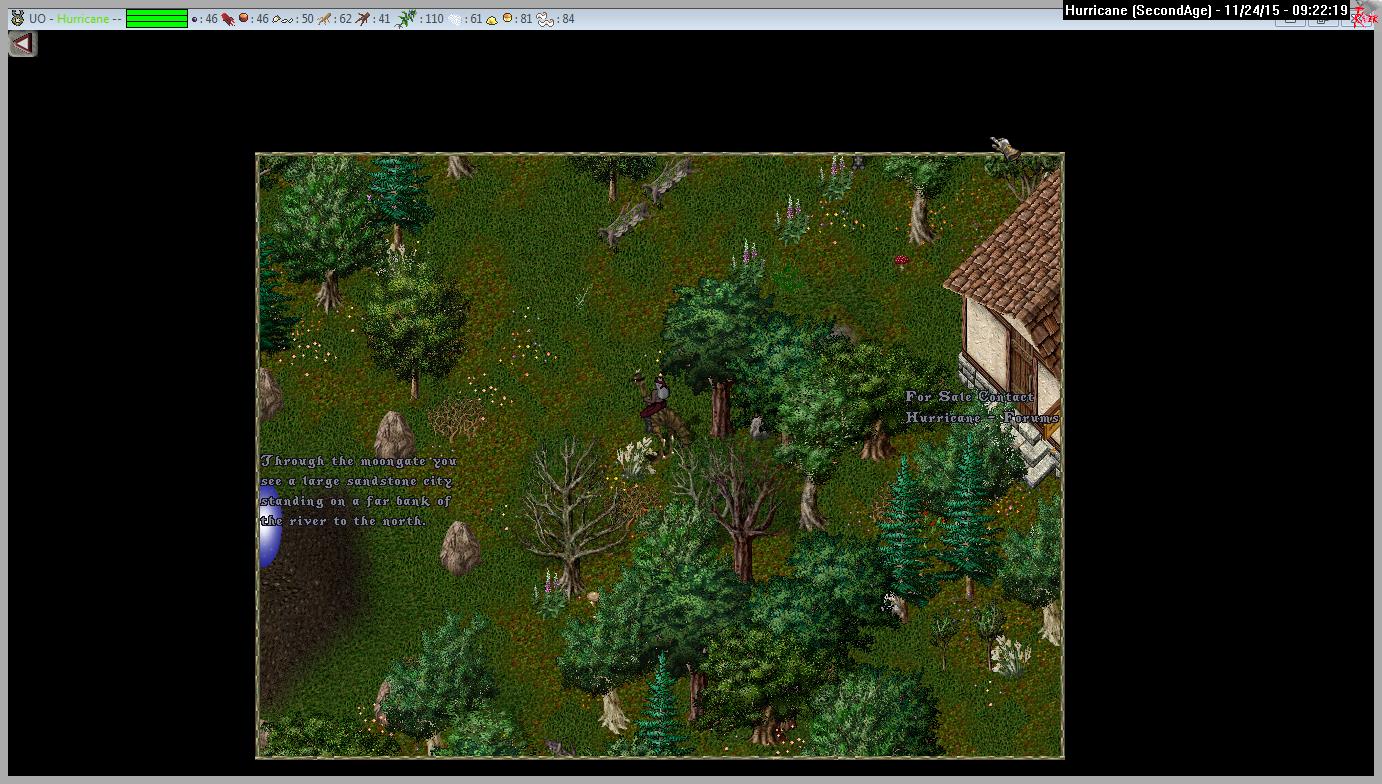Click the red Razor logo icon
Viewport: 1382px width, 784px height.
coord(1364,16)
